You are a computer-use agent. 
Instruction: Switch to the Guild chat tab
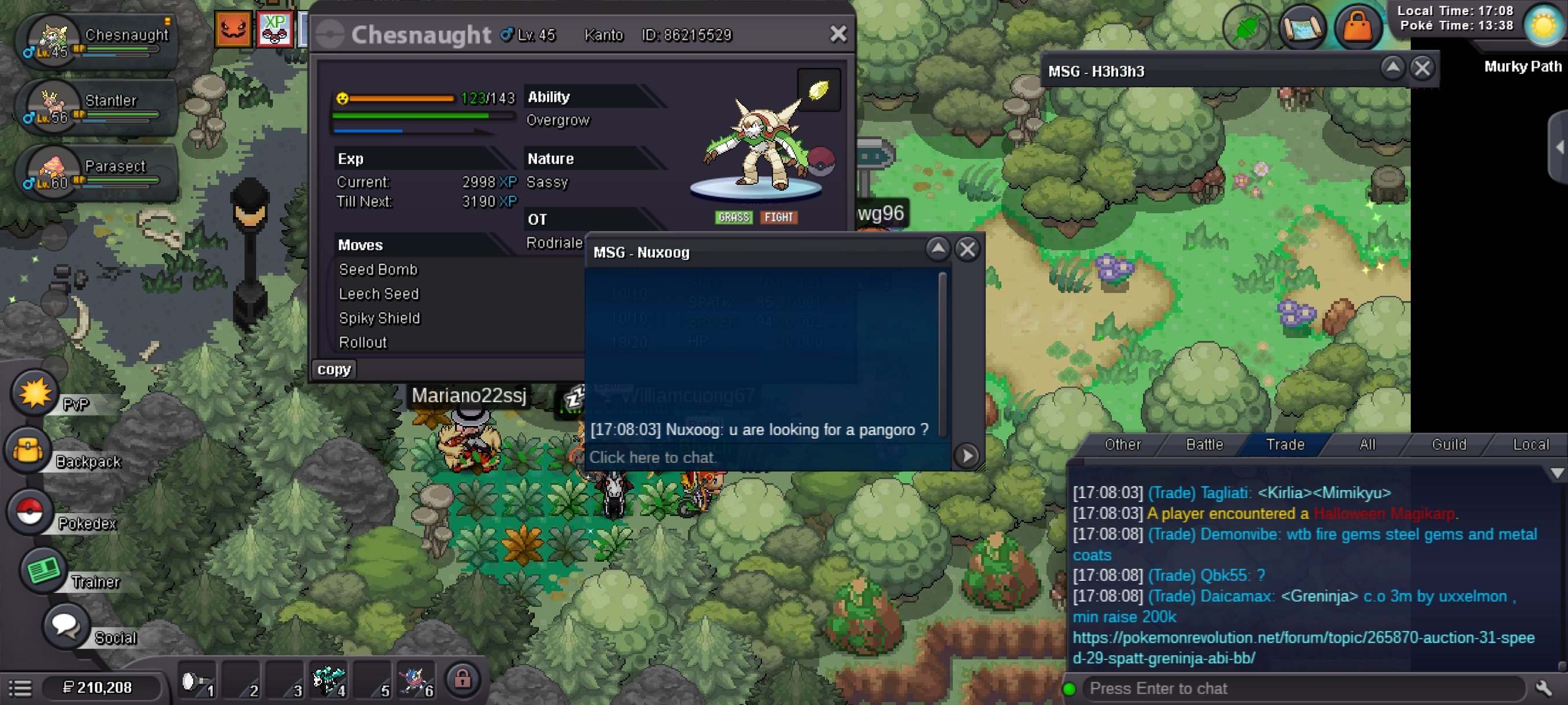(1449, 444)
